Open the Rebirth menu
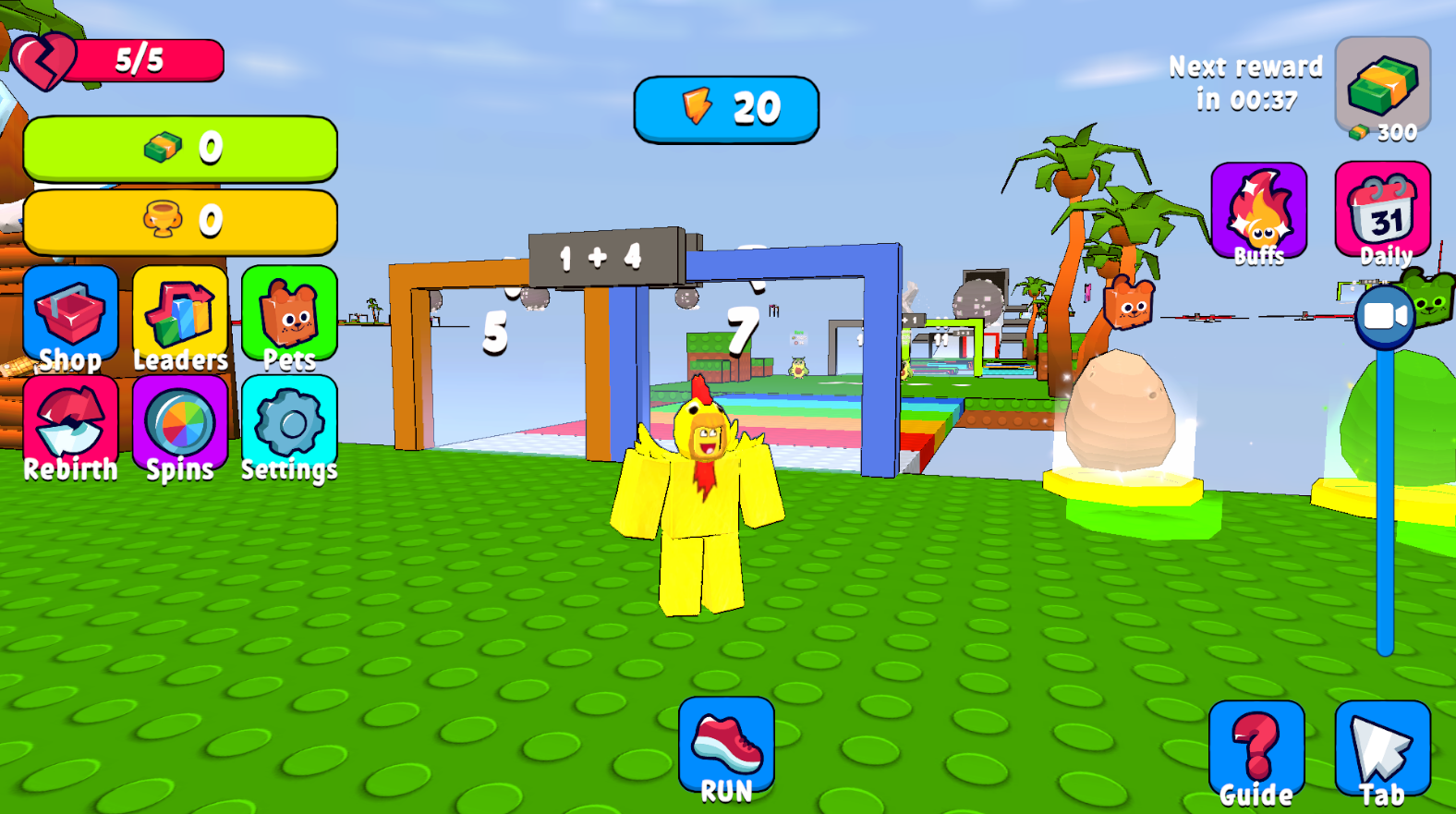This screenshot has height=814, width=1456. [72, 425]
